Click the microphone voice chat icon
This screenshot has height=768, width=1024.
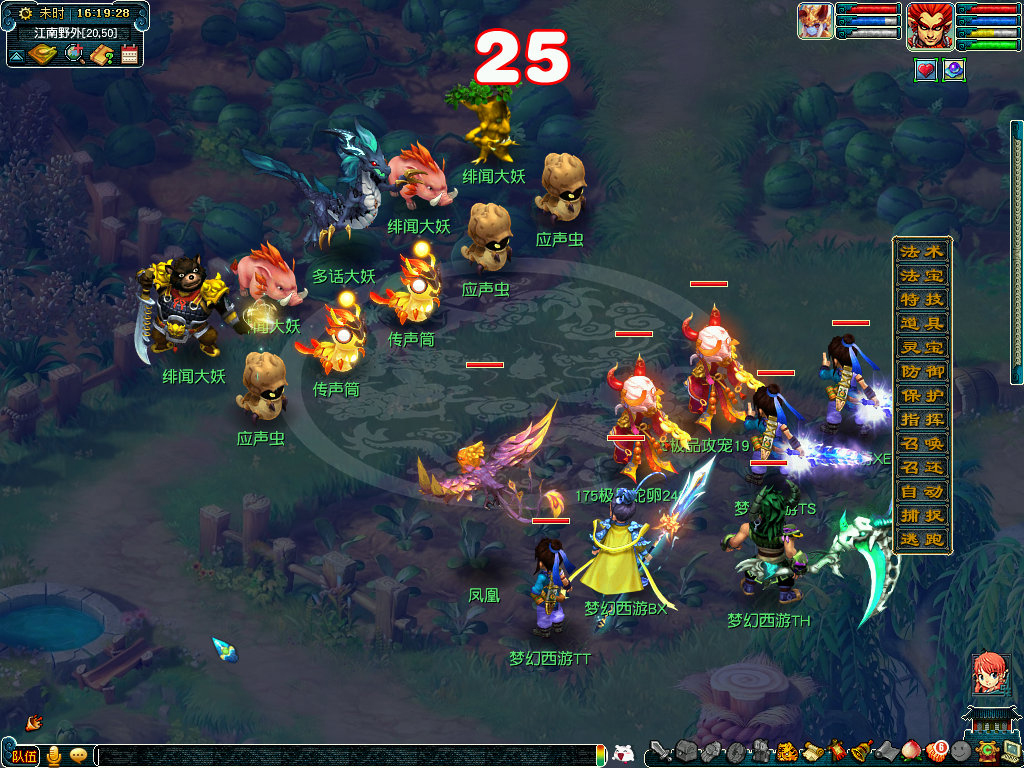coord(54,755)
